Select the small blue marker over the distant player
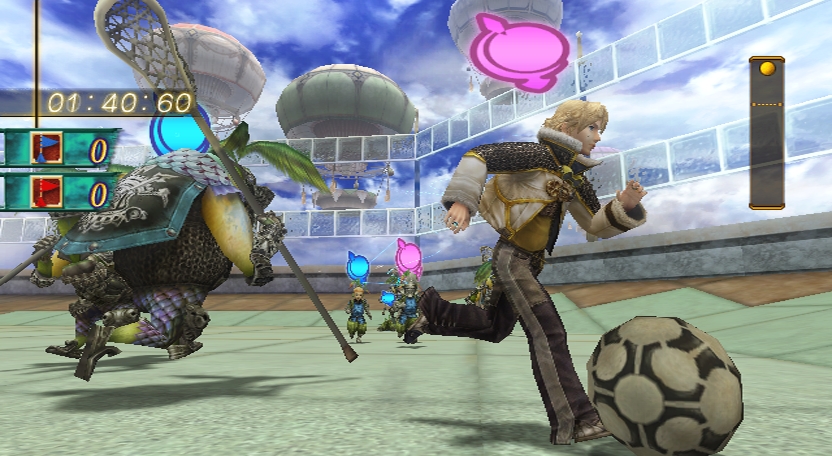The image size is (832, 456). pyautogui.click(x=357, y=266)
